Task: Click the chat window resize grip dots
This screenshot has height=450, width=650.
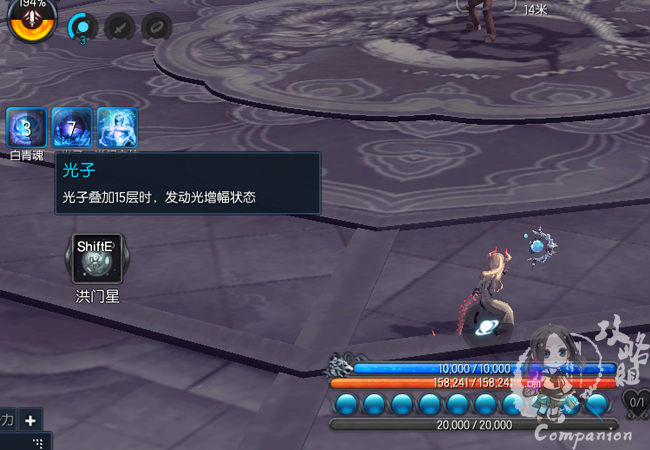Action: 39,442
